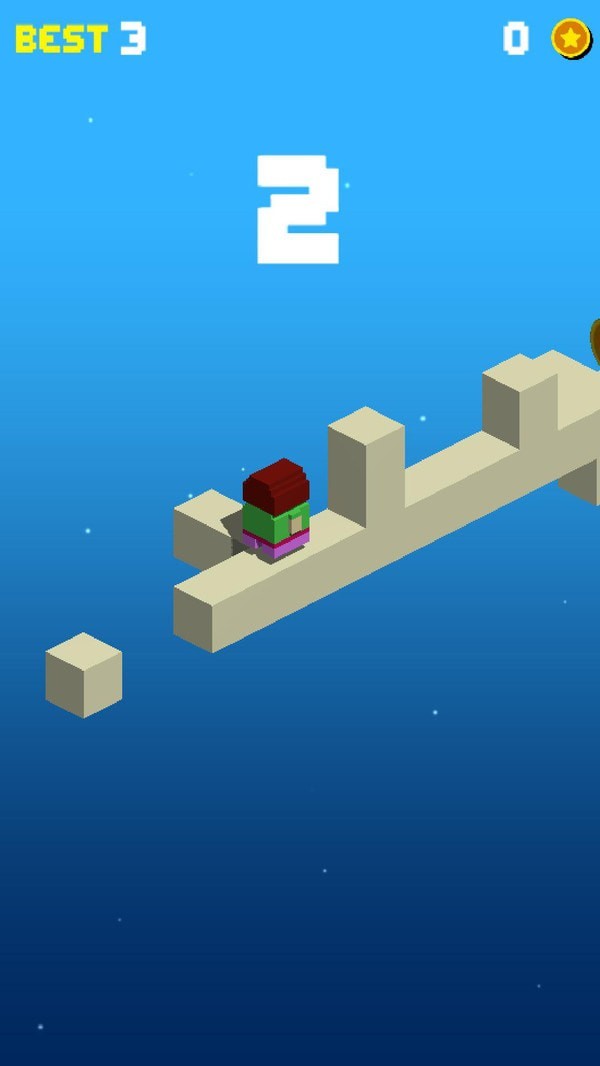Tap the gold star coin icon

(570, 38)
